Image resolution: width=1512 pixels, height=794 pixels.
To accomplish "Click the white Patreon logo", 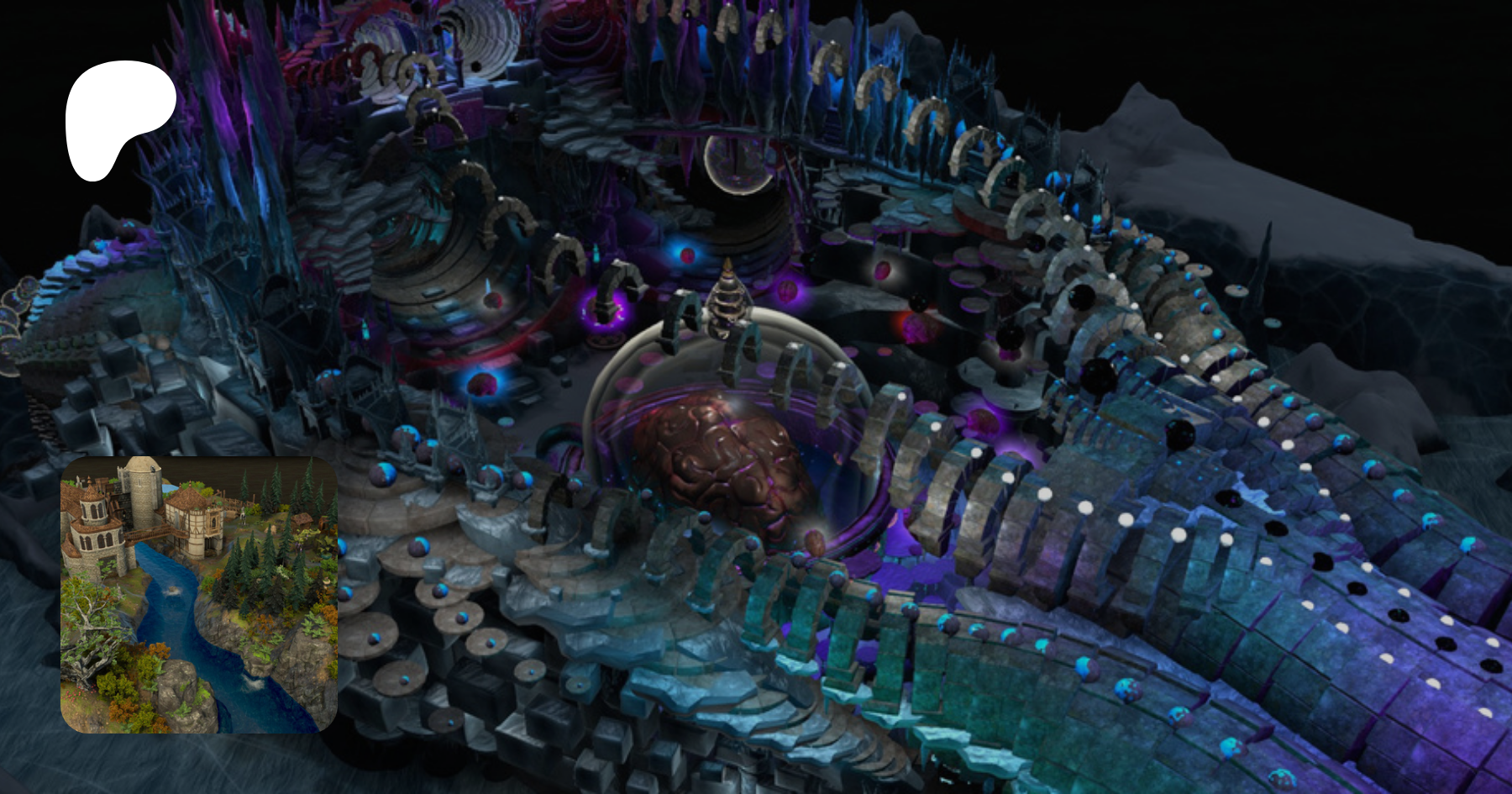I will pos(118,115).
